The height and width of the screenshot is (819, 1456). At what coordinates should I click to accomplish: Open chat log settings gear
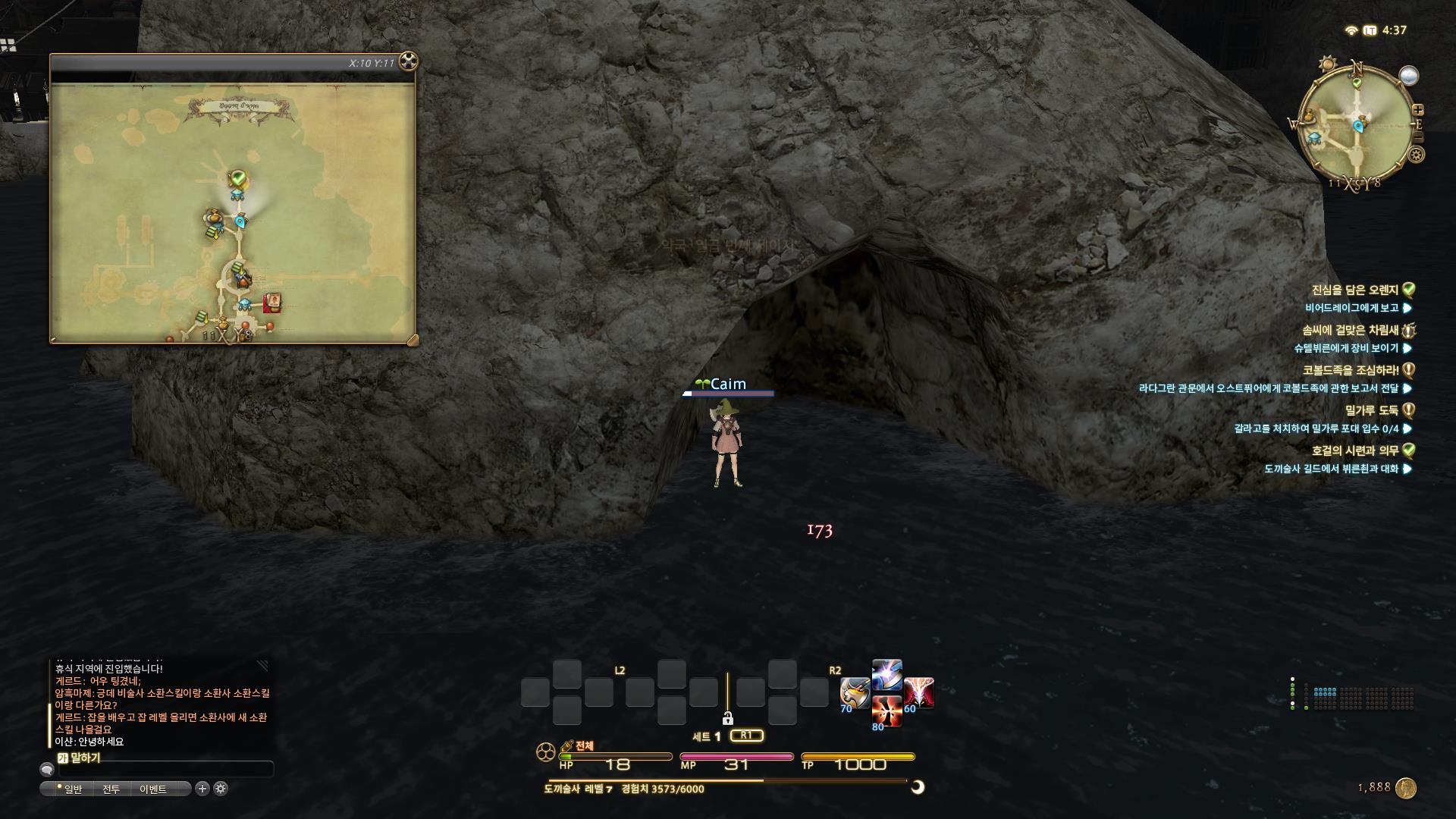tap(221, 789)
